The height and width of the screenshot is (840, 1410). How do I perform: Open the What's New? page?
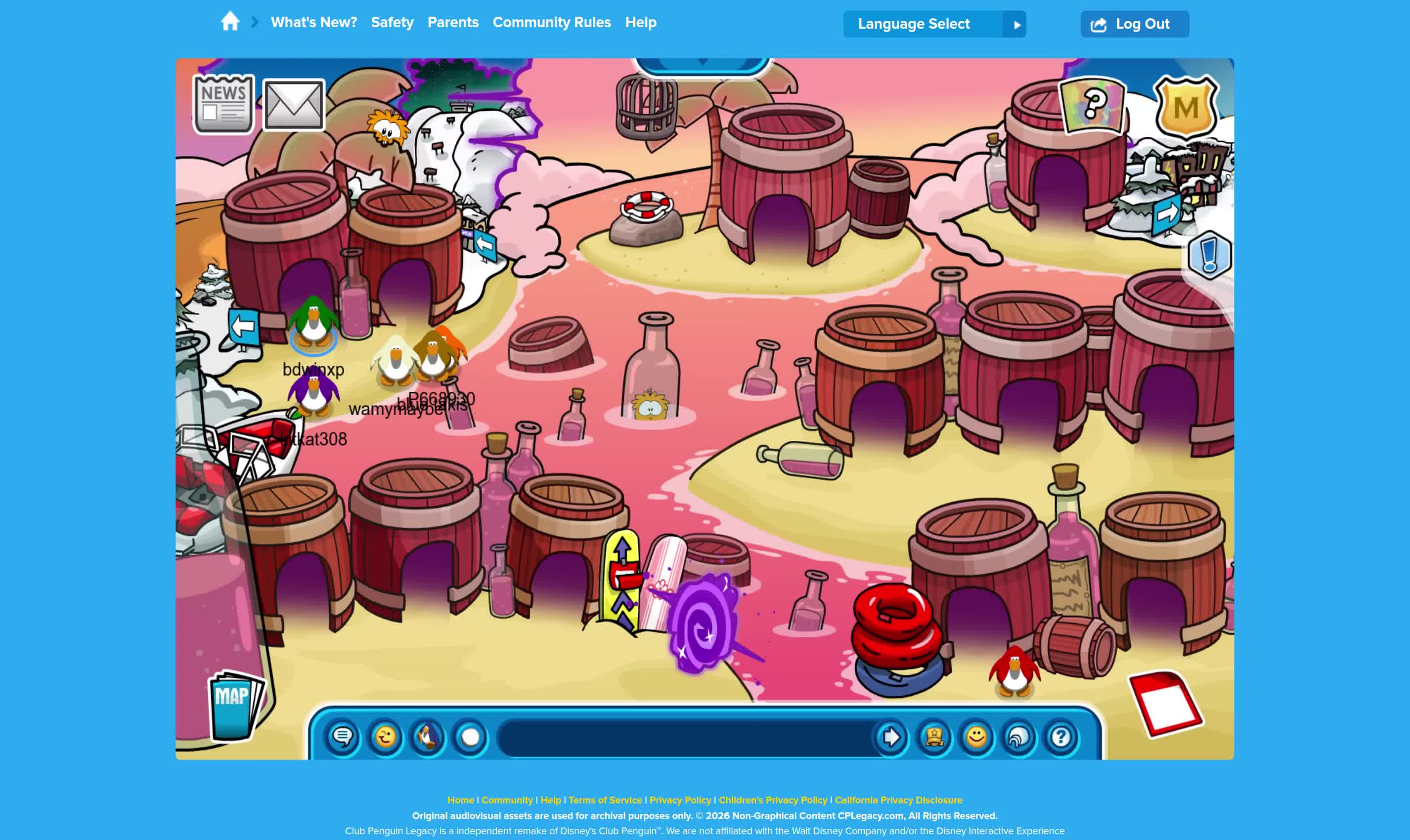coord(314,23)
